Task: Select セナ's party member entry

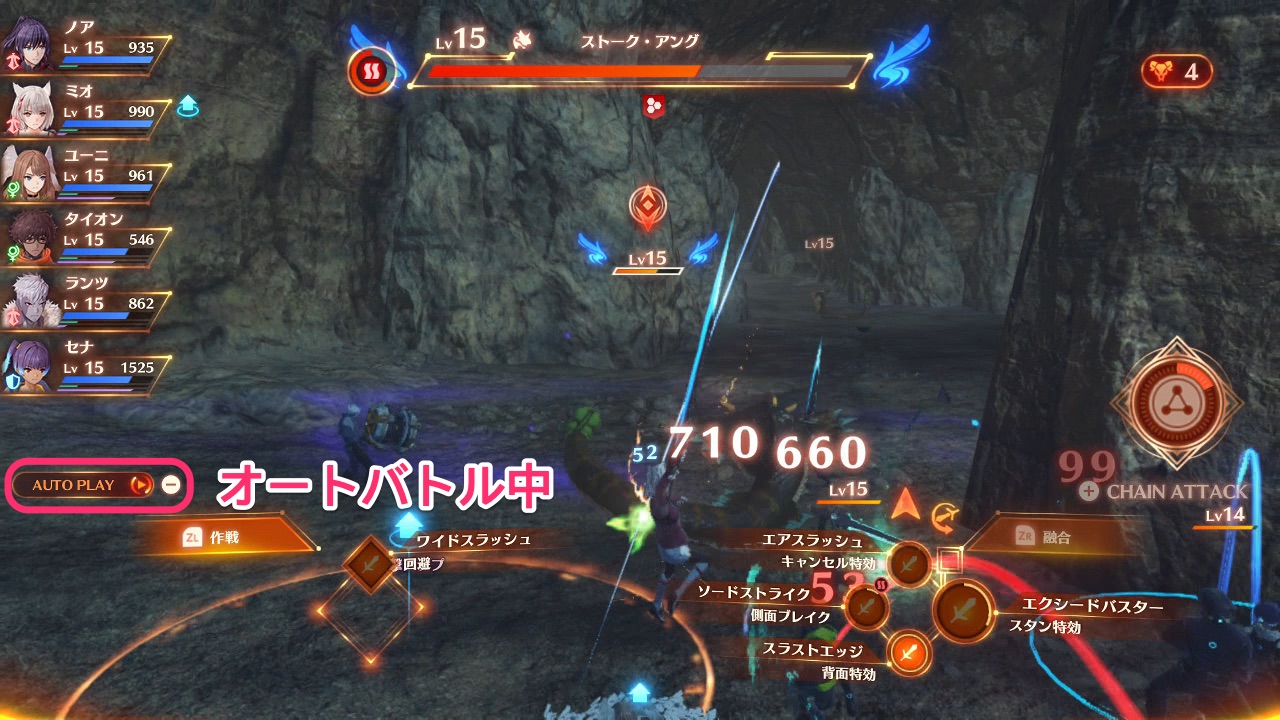Action: click(85, 365)
